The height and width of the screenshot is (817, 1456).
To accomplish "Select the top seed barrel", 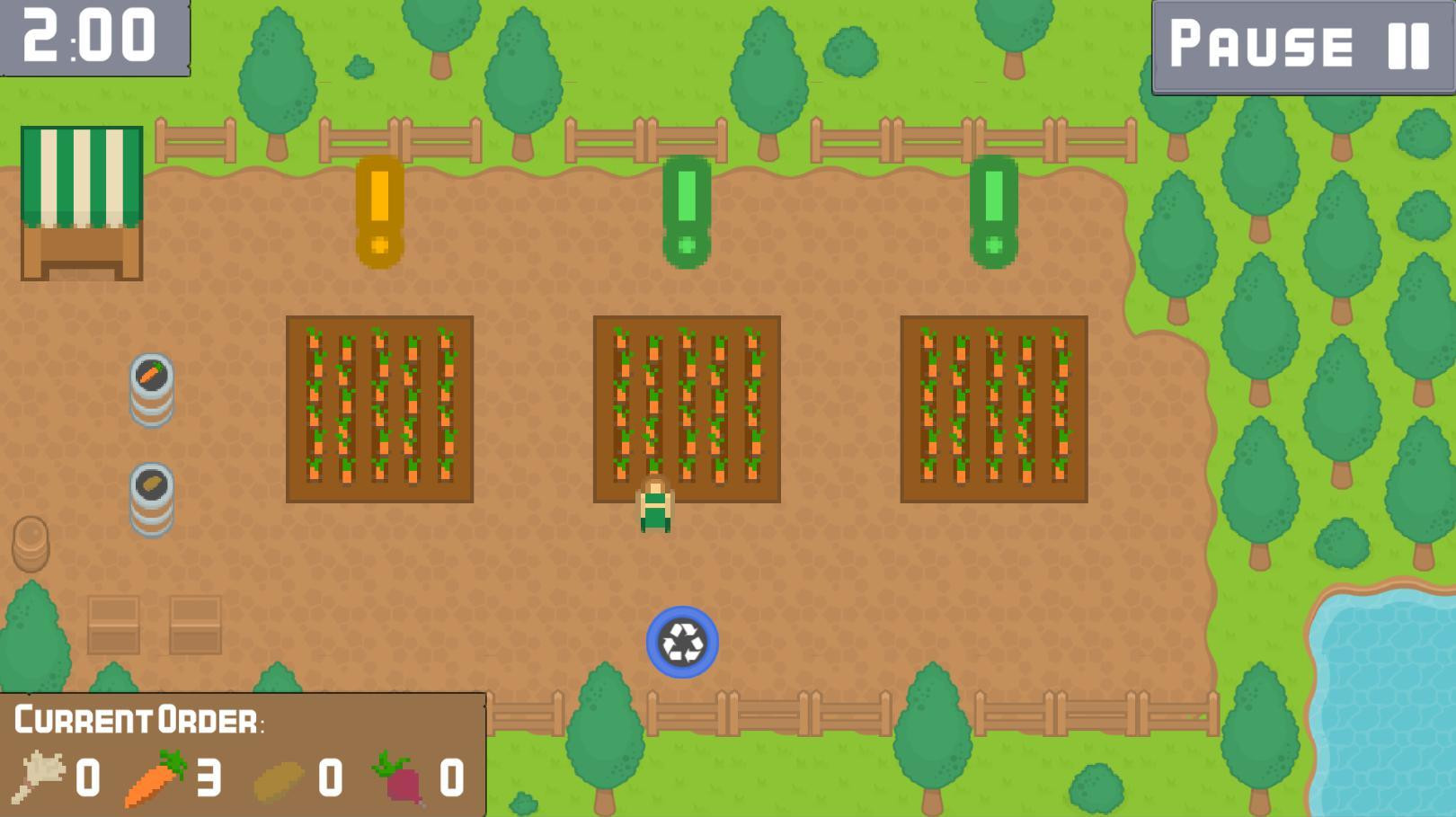I will [151, 389].
